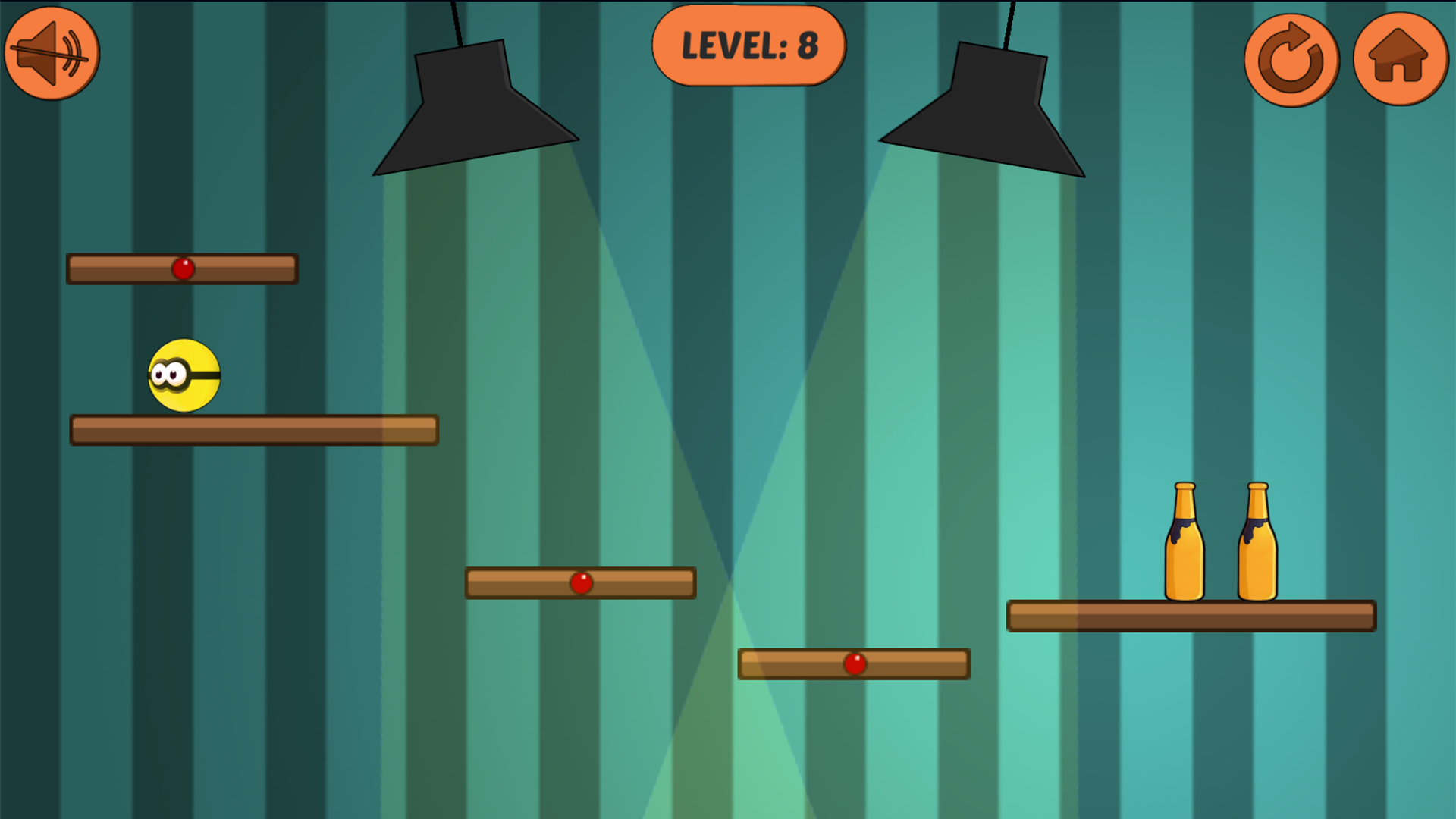Click the center tilting plank
Viewport: 1456px width, 819px height.
[x=516, y=582]
